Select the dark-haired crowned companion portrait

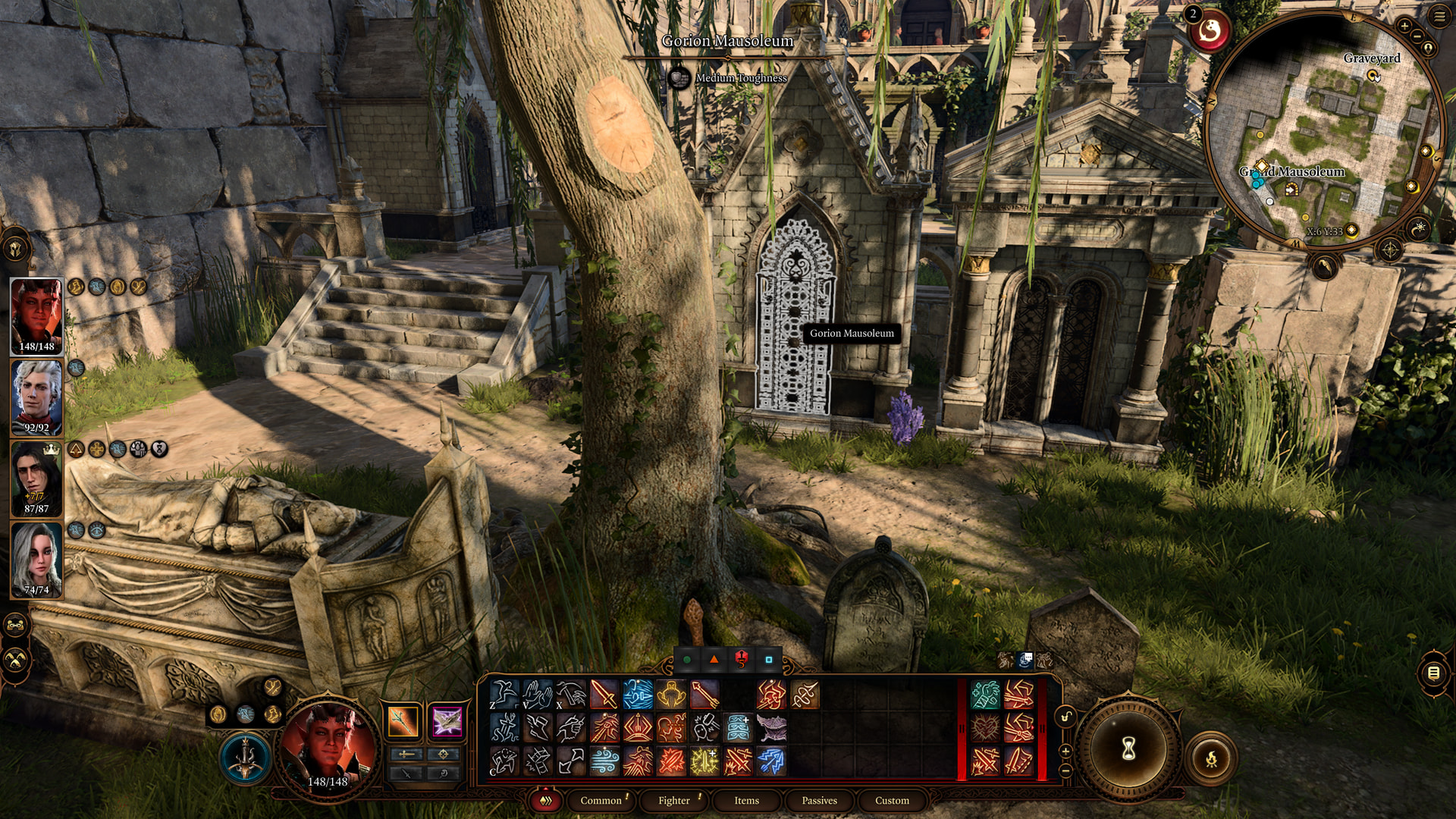click(x=36, y=479)
